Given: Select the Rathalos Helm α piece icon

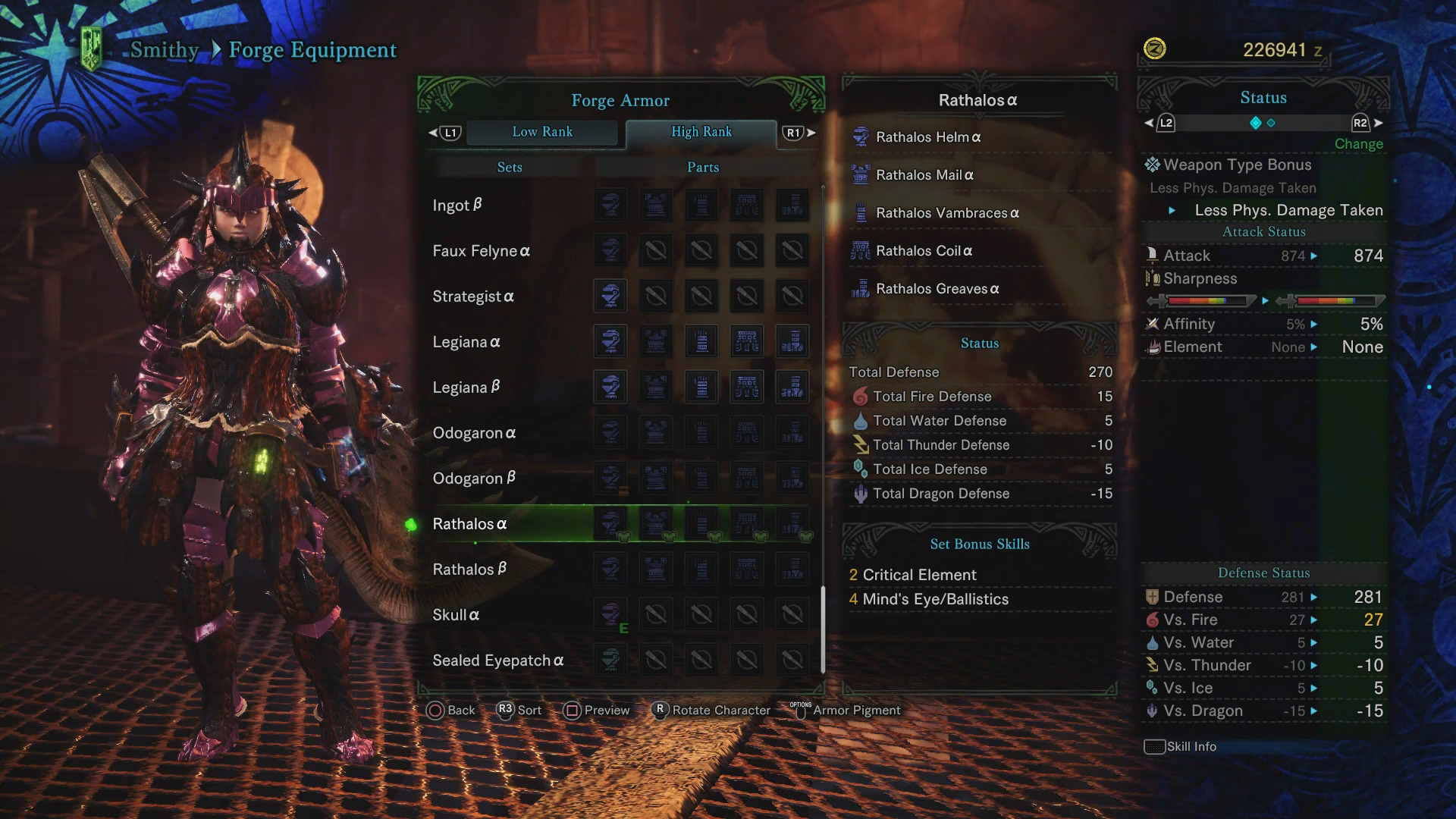Looking at the screenshot, I should click(861, 137).
